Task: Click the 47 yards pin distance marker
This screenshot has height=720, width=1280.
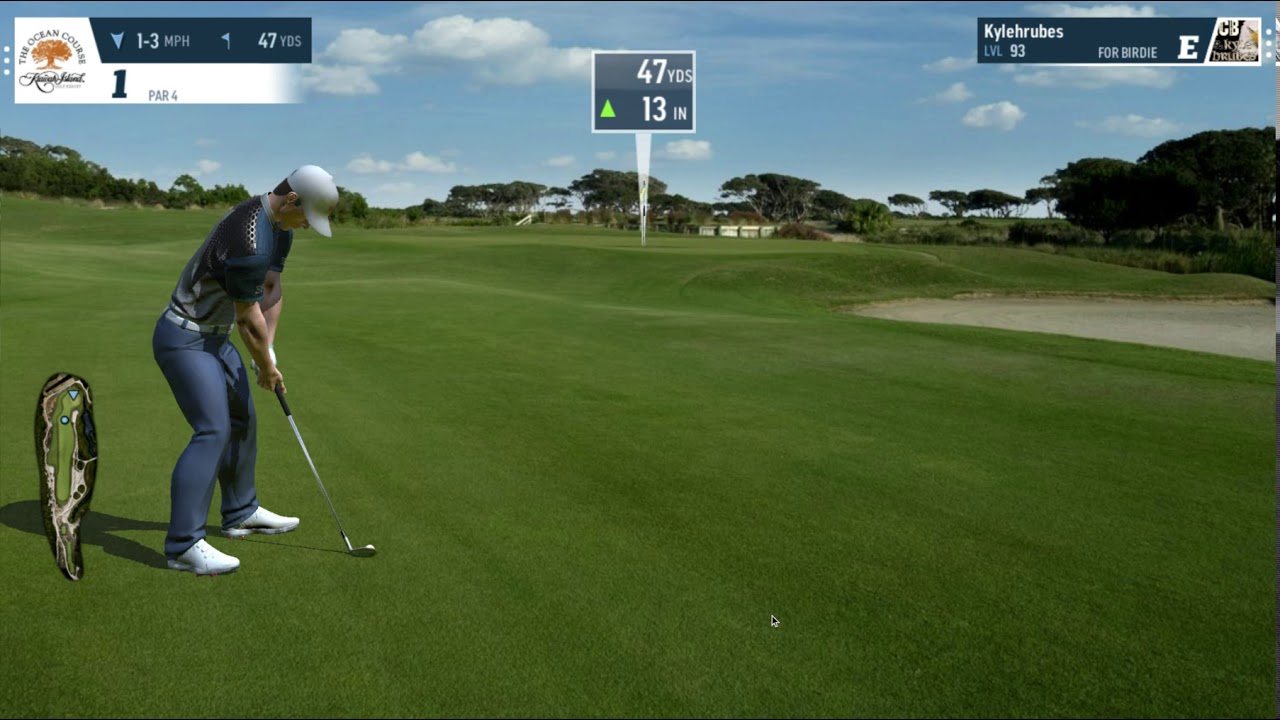Action: point(643,91)
